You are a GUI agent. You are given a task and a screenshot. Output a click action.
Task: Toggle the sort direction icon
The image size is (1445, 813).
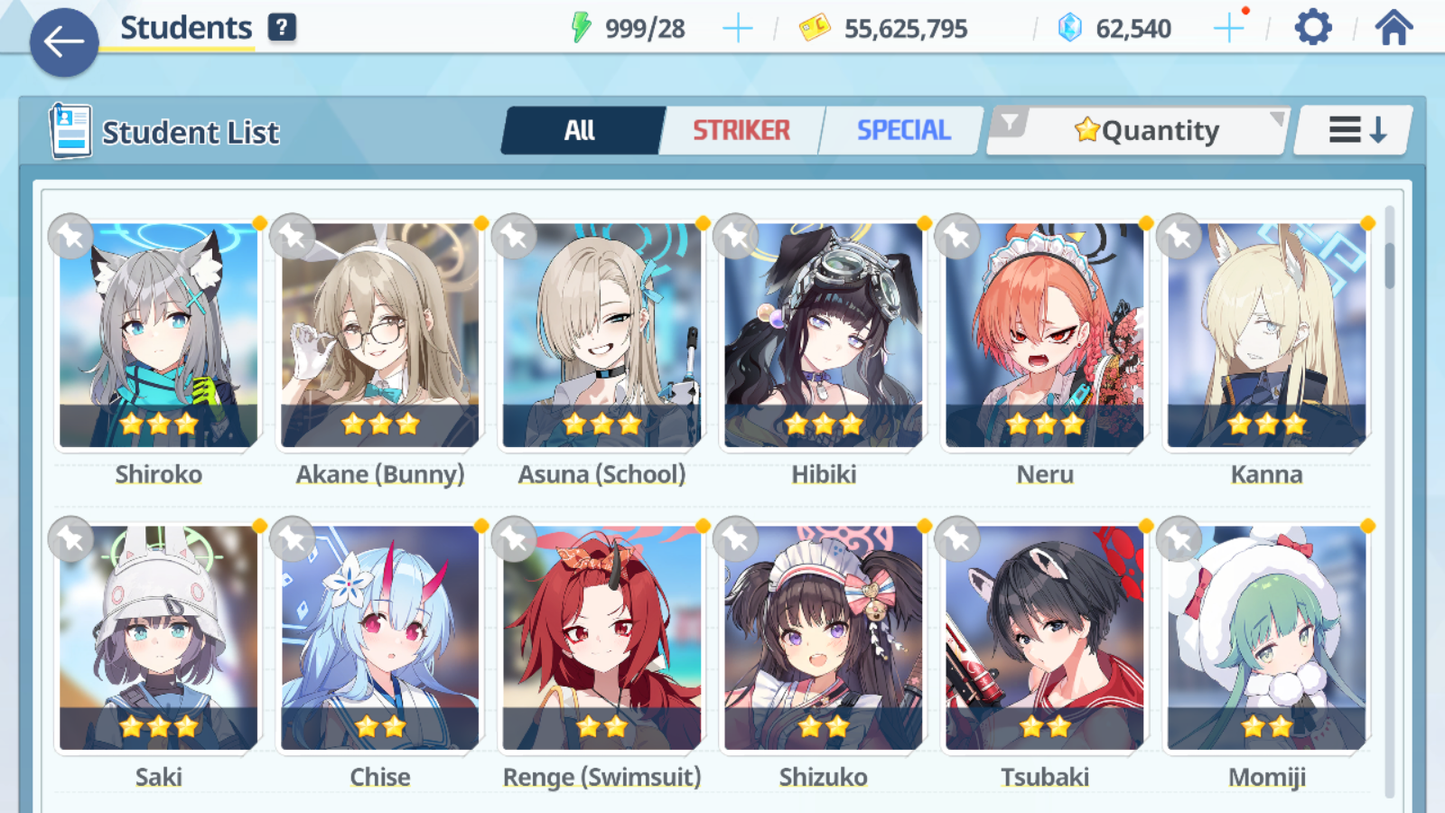pos(1352,128)
